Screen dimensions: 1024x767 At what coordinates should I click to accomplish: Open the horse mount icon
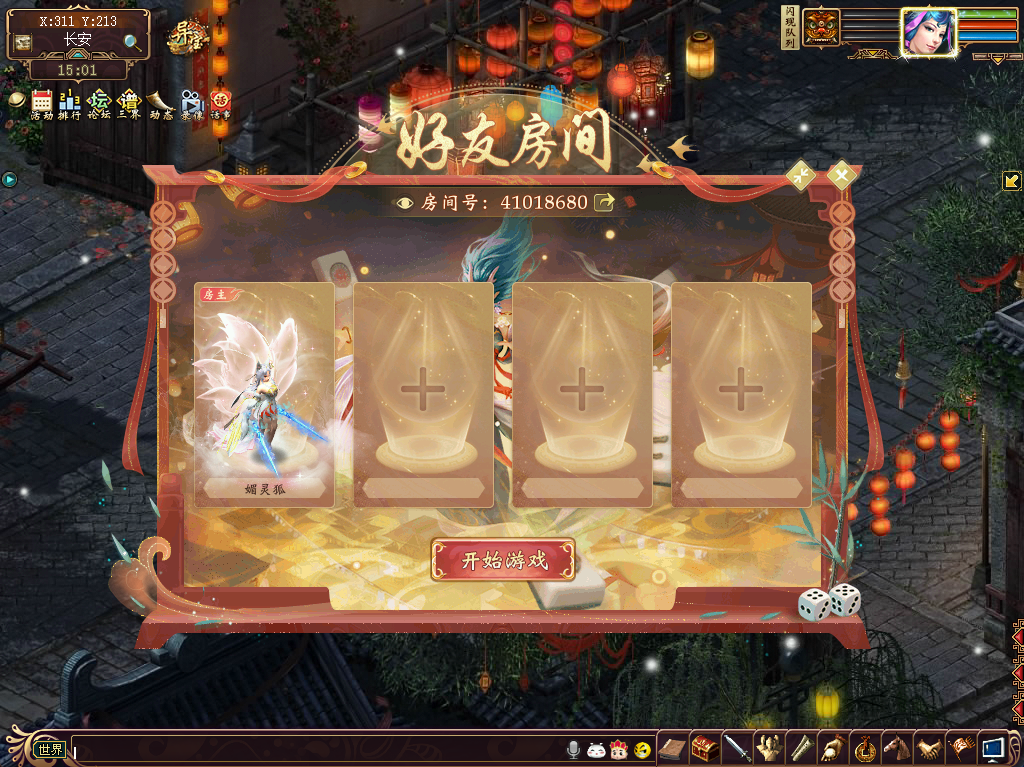pyautogui.click(x=897, y=747)
